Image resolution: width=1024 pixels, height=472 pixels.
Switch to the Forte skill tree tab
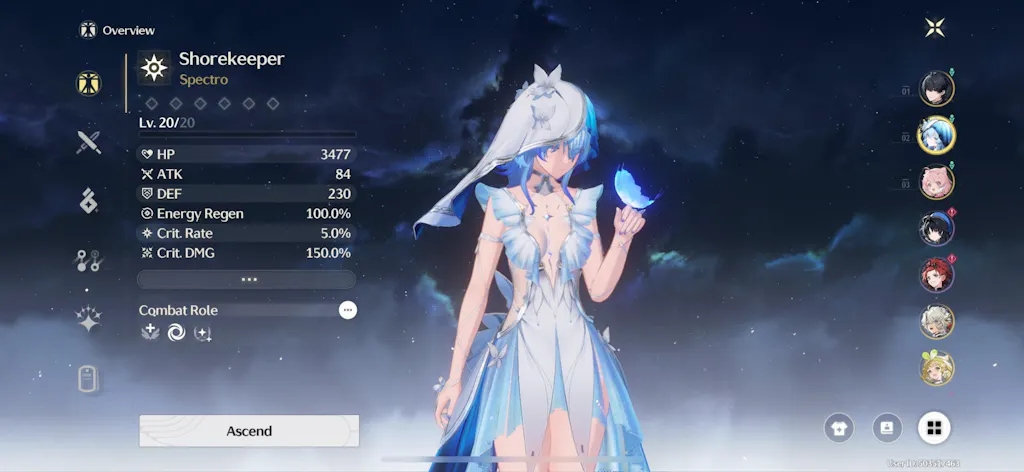[x=89, y=261]
